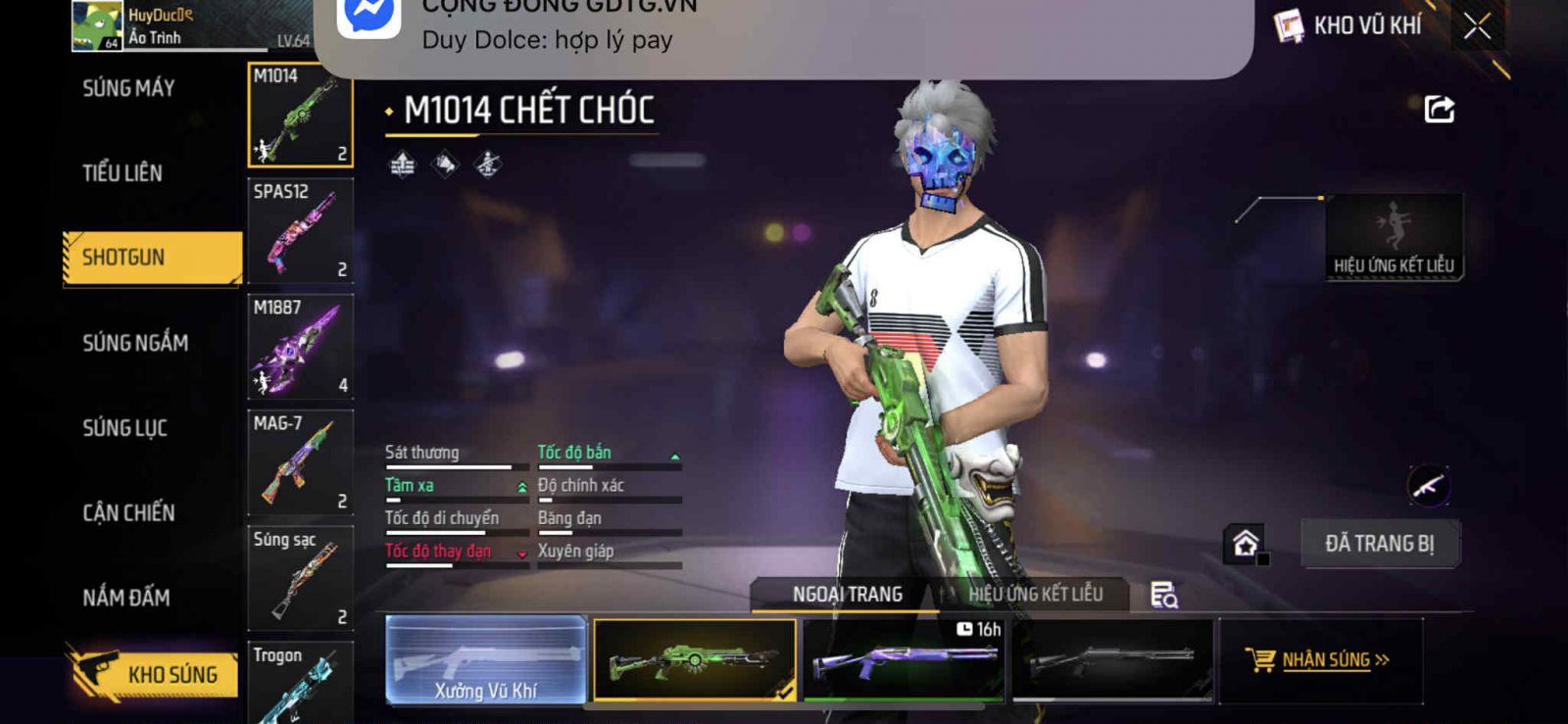
Task: Open the Súng Ngắm category
Action: pyautogui.click(x=135, y=343)
